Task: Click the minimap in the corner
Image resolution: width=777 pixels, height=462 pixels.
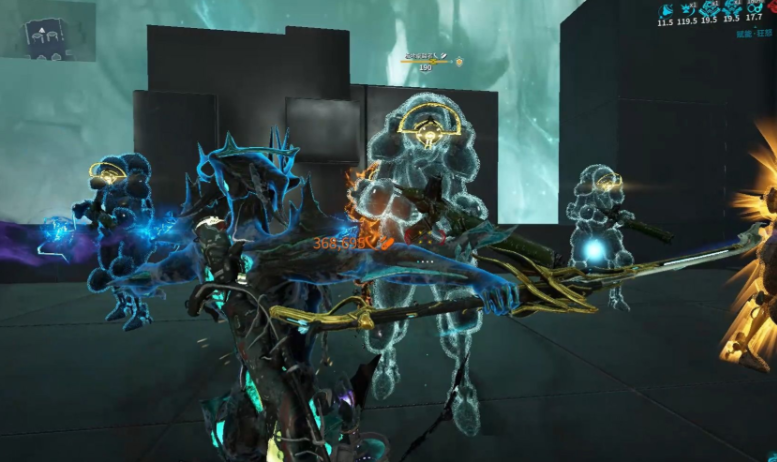Action: tap(47, 31)
